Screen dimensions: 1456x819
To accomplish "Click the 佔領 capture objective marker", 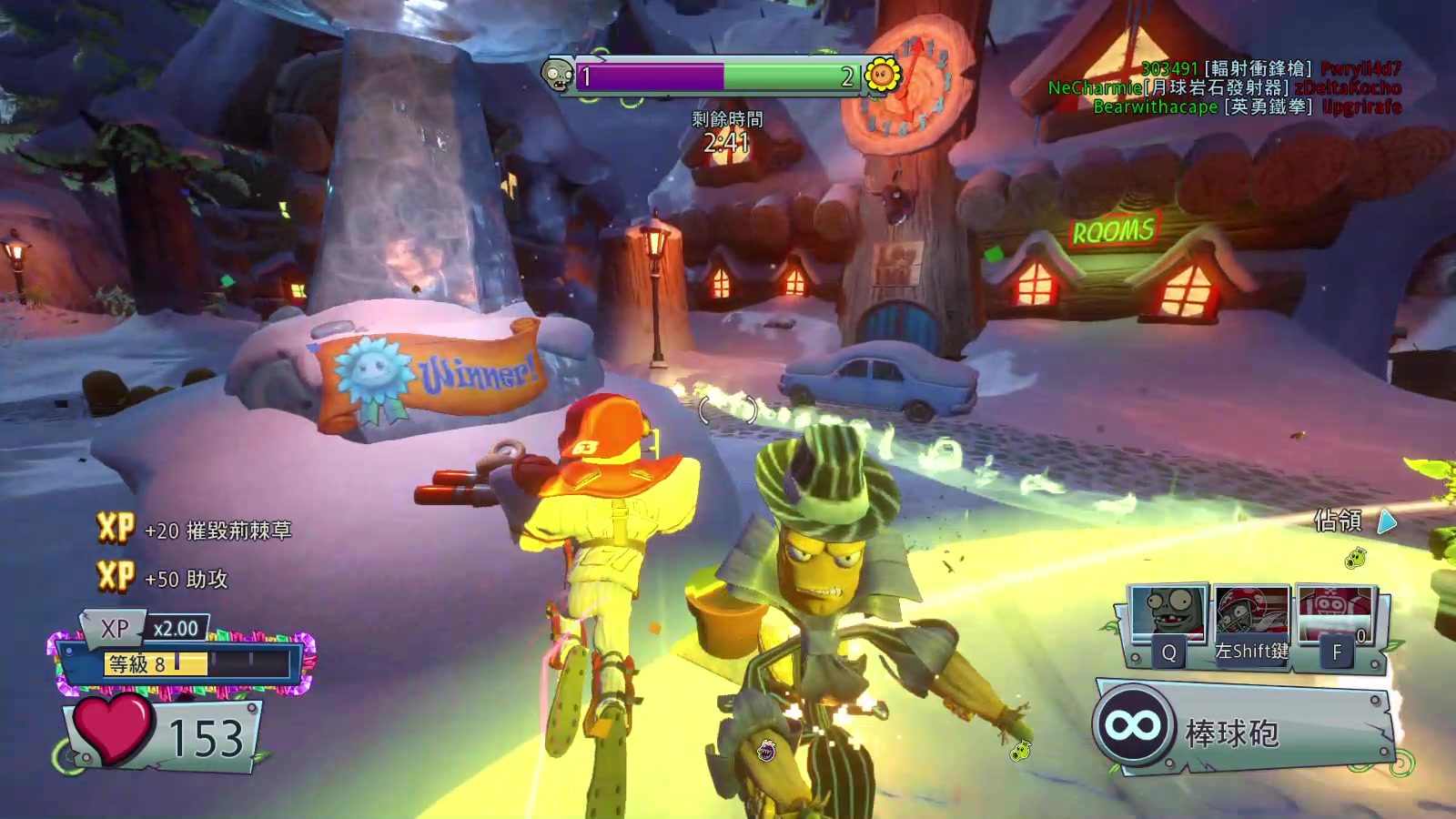I will 1355,521.
